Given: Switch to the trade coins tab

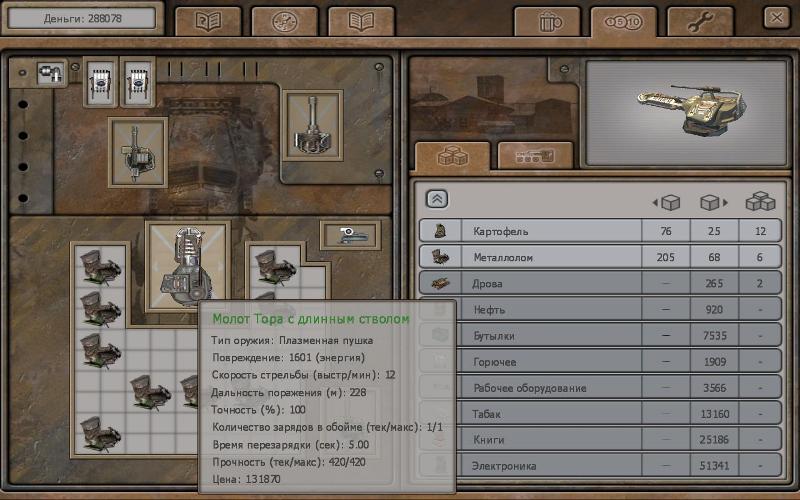Looking at the screenshot, I should tap(623, 21).
